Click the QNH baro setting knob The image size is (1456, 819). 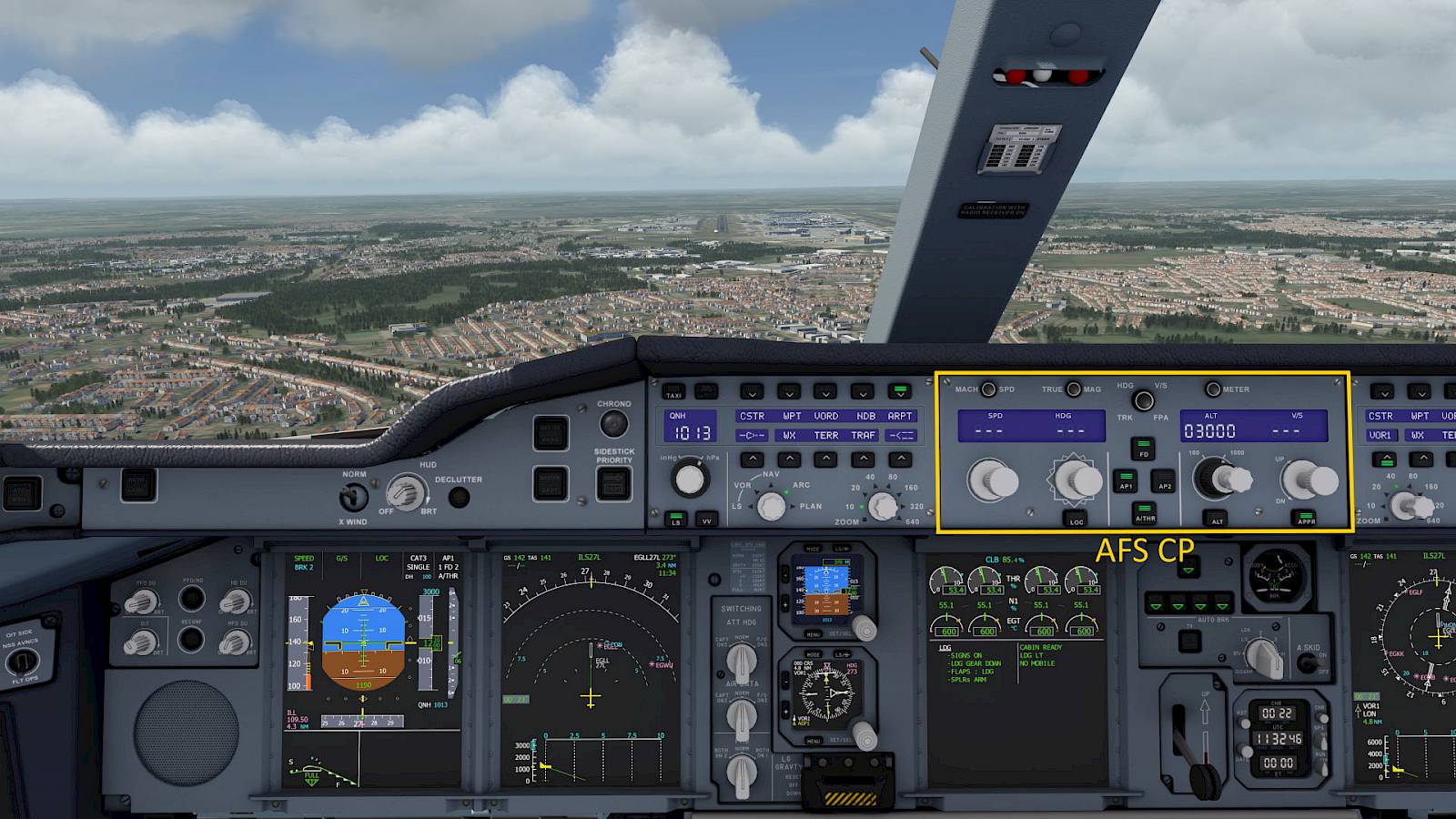point(690,479)
